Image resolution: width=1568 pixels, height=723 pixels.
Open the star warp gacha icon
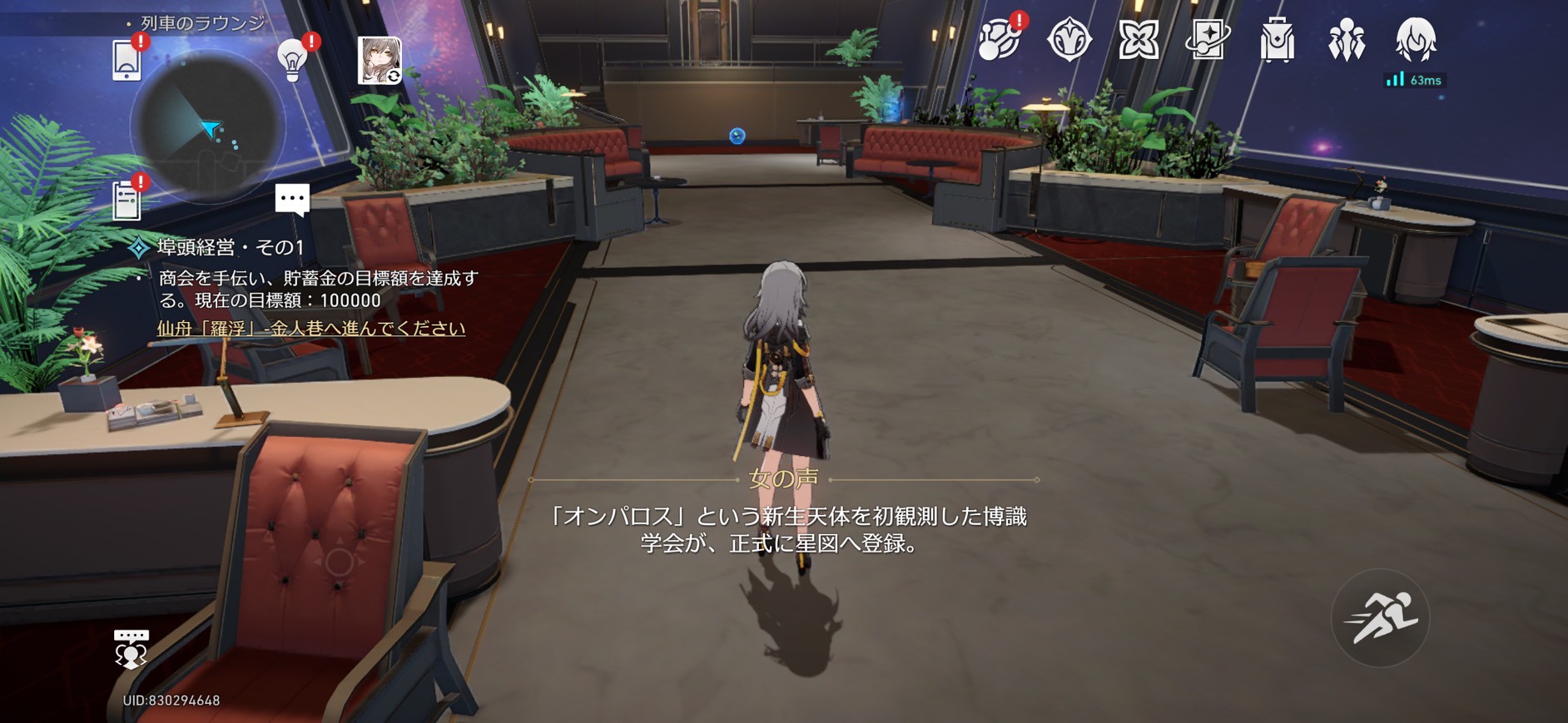pos(1208,40)
